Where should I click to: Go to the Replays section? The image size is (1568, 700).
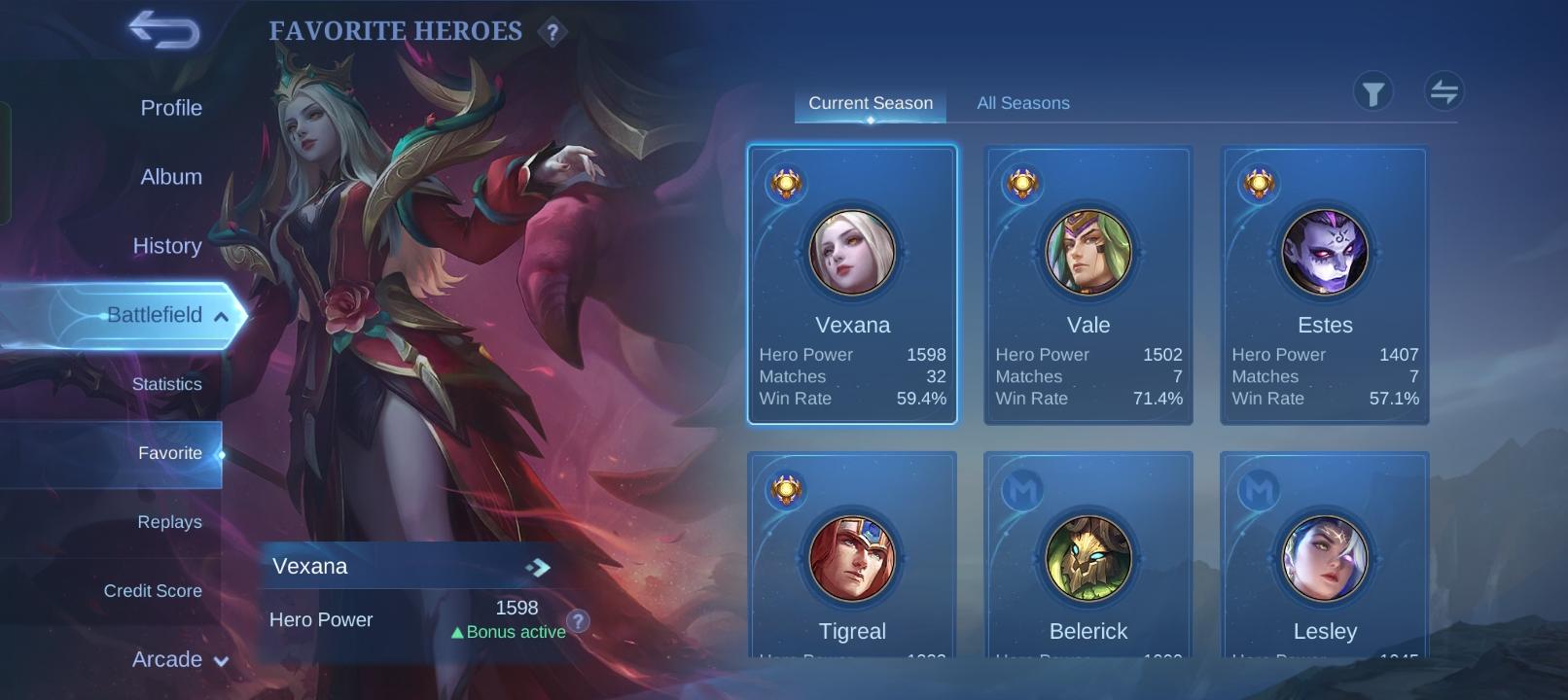[169, 521]
